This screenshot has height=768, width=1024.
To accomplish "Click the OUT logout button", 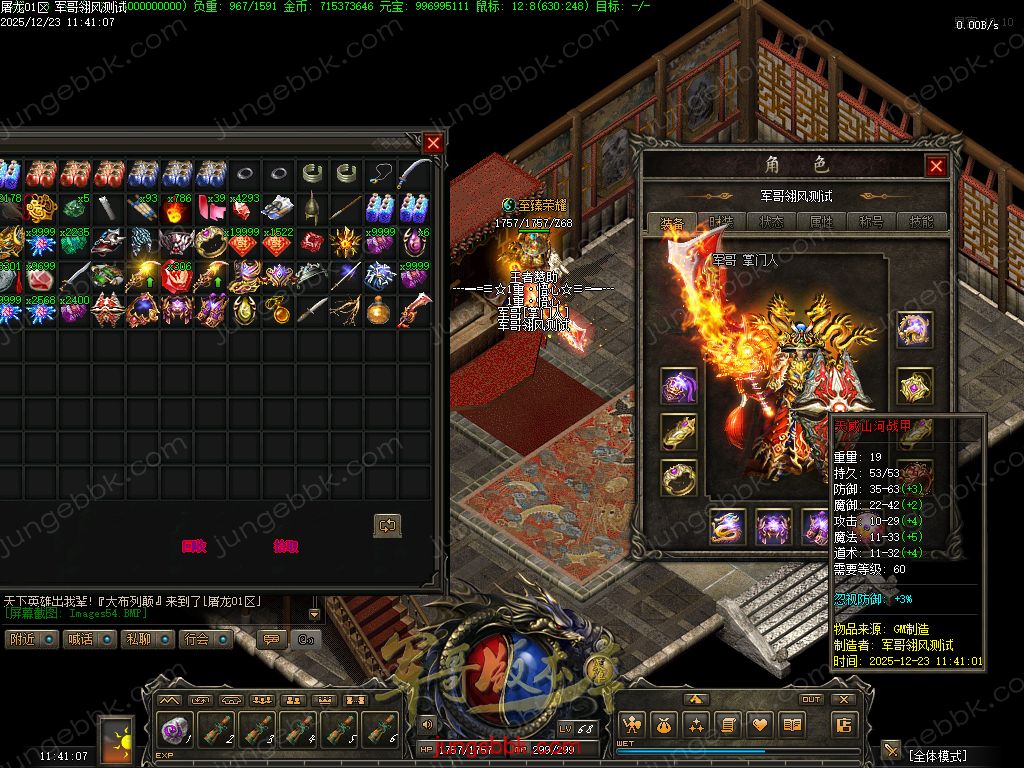I will click(811, 699).
